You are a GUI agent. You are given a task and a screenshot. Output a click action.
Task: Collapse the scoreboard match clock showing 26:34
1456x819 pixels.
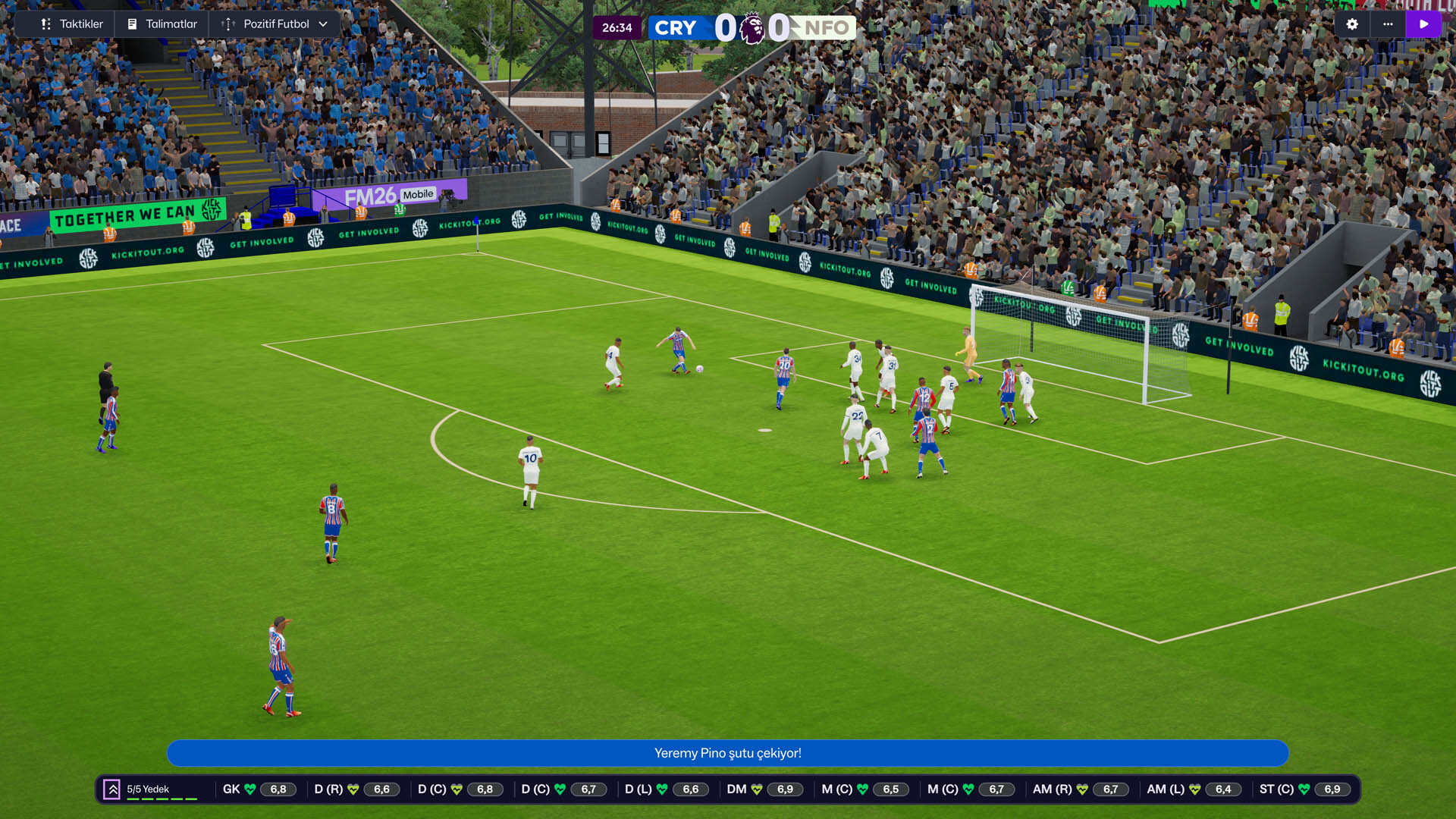(x=618, y=27)
